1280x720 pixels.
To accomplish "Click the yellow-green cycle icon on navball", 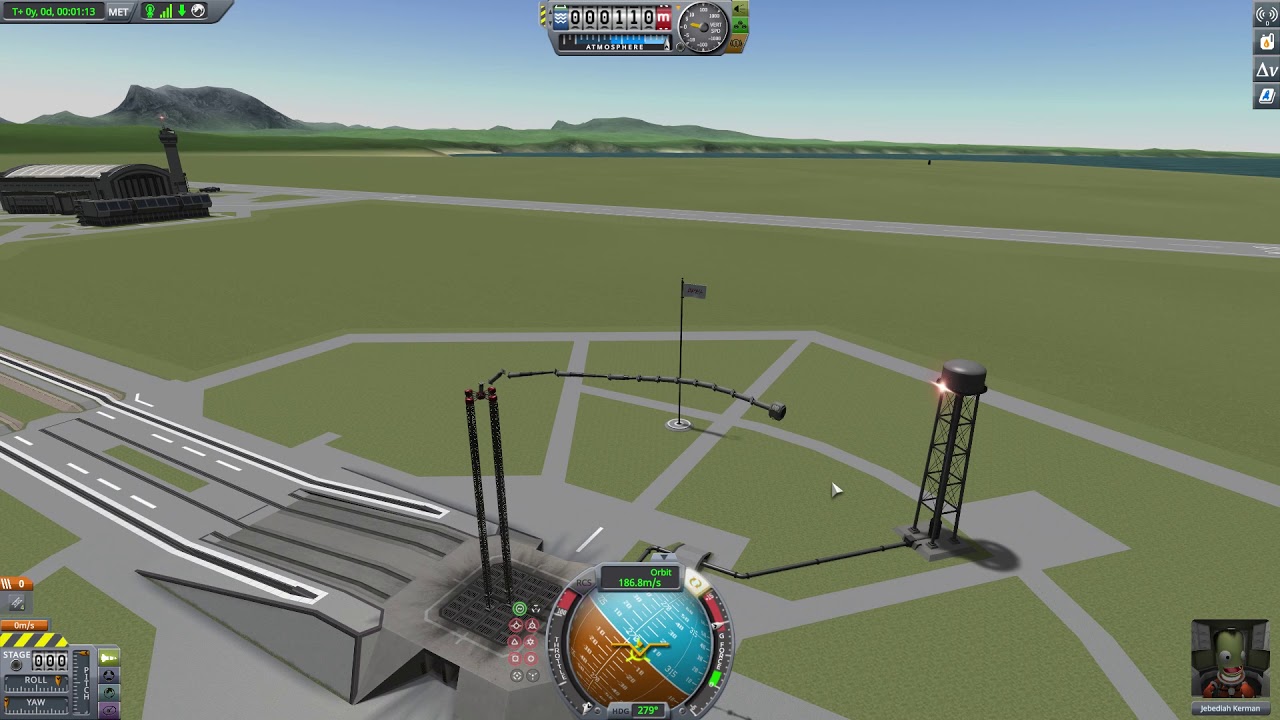I will [695, 583].
